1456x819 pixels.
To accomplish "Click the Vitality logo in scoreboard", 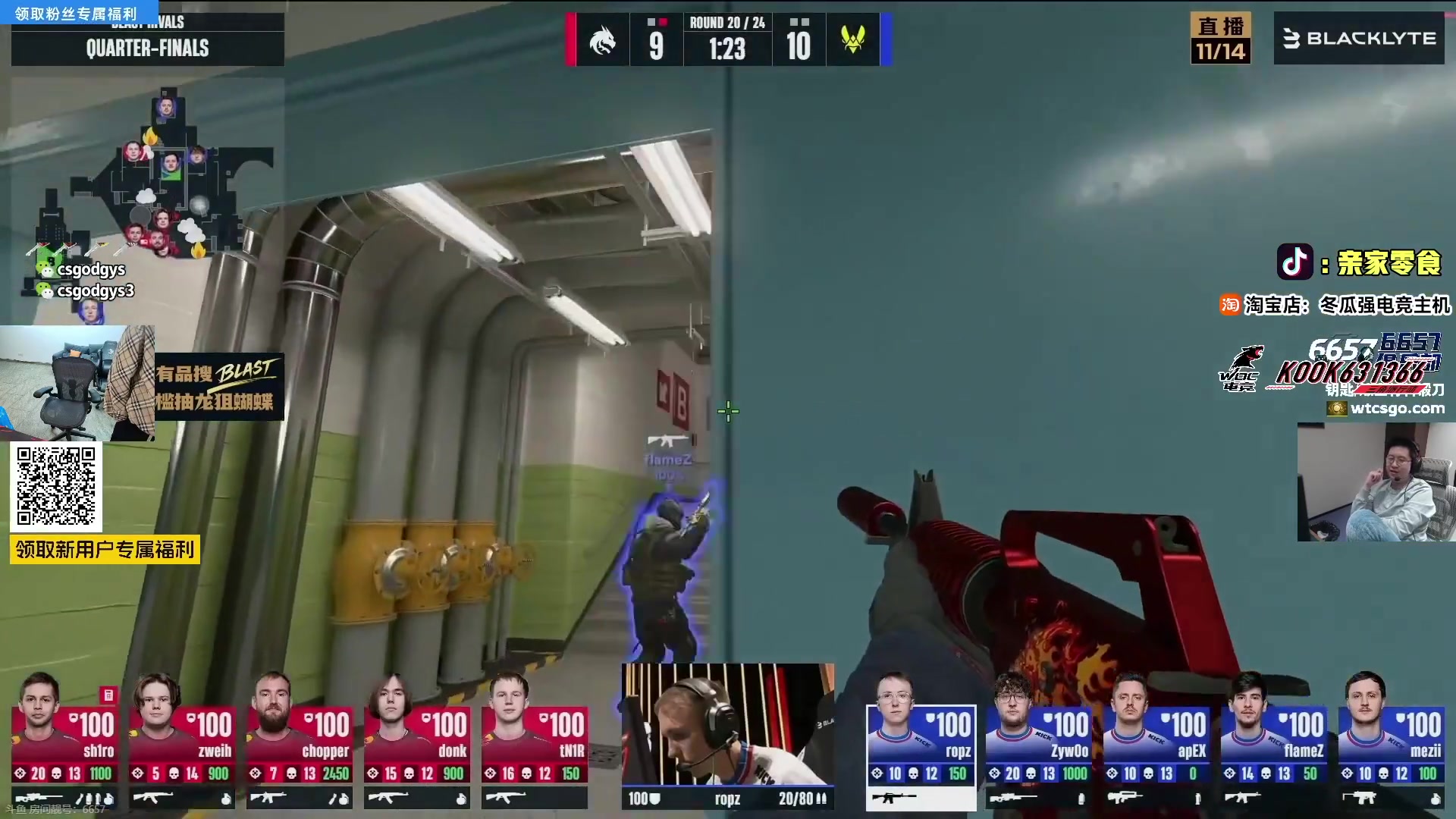I will click(853, 39).
